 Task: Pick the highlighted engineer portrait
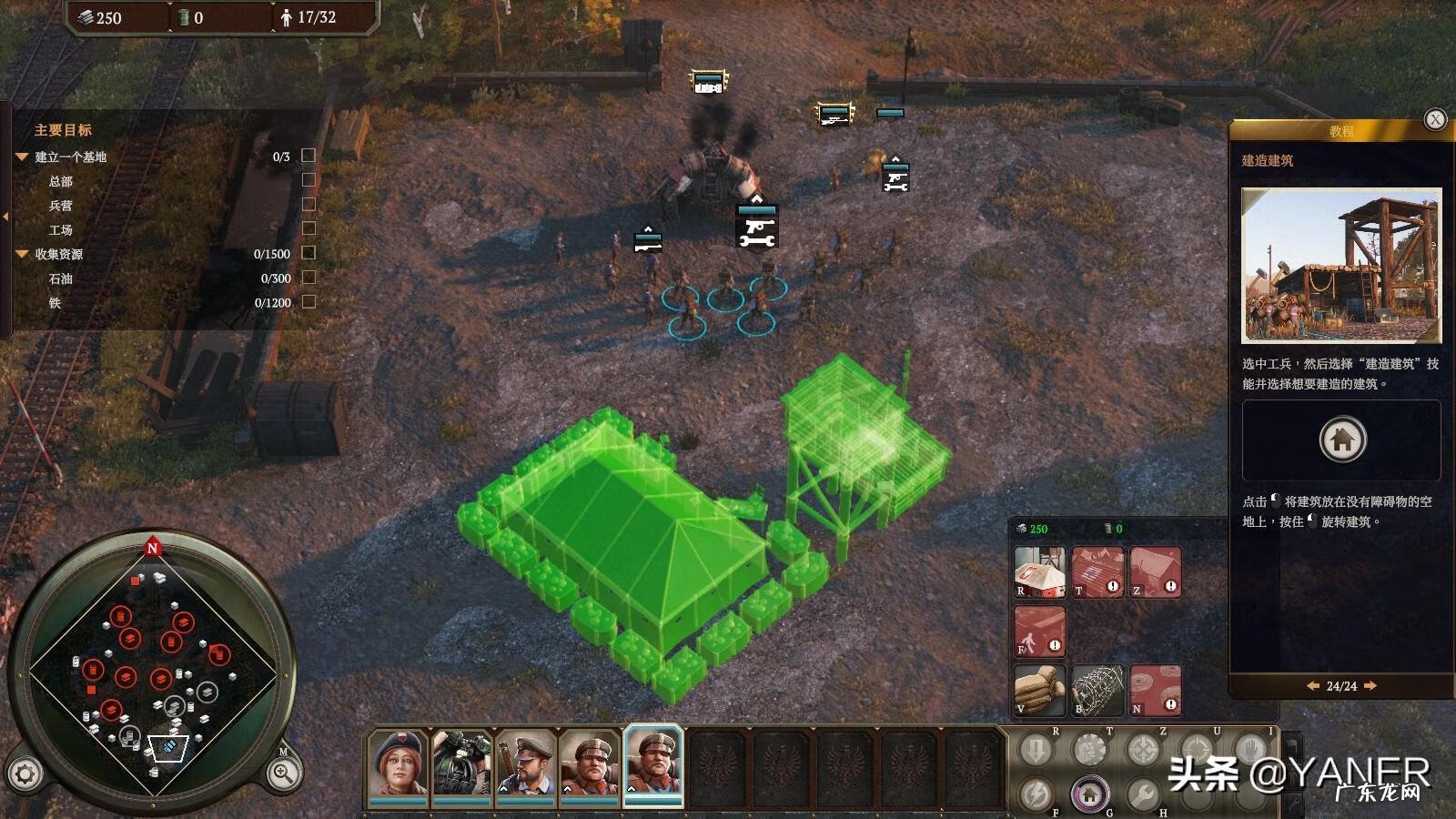tap(653, 764)
